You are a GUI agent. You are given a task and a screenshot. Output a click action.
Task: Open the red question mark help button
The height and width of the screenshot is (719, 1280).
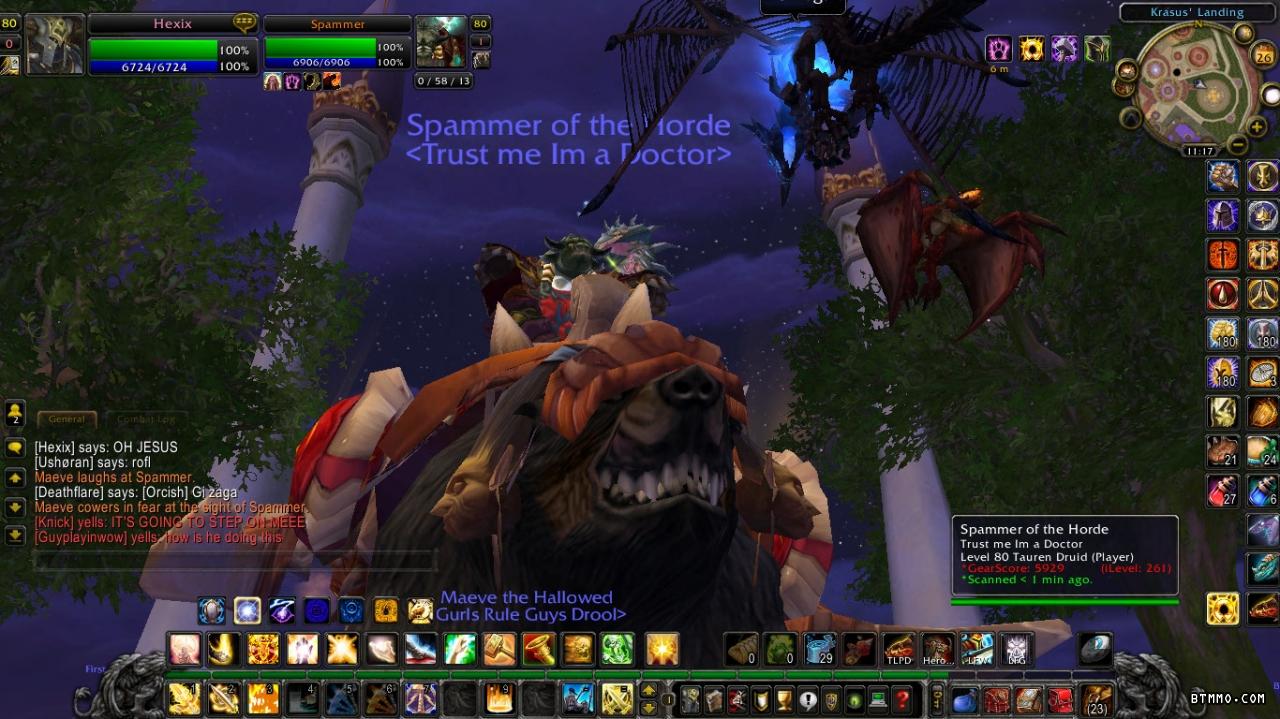(902, 699)
